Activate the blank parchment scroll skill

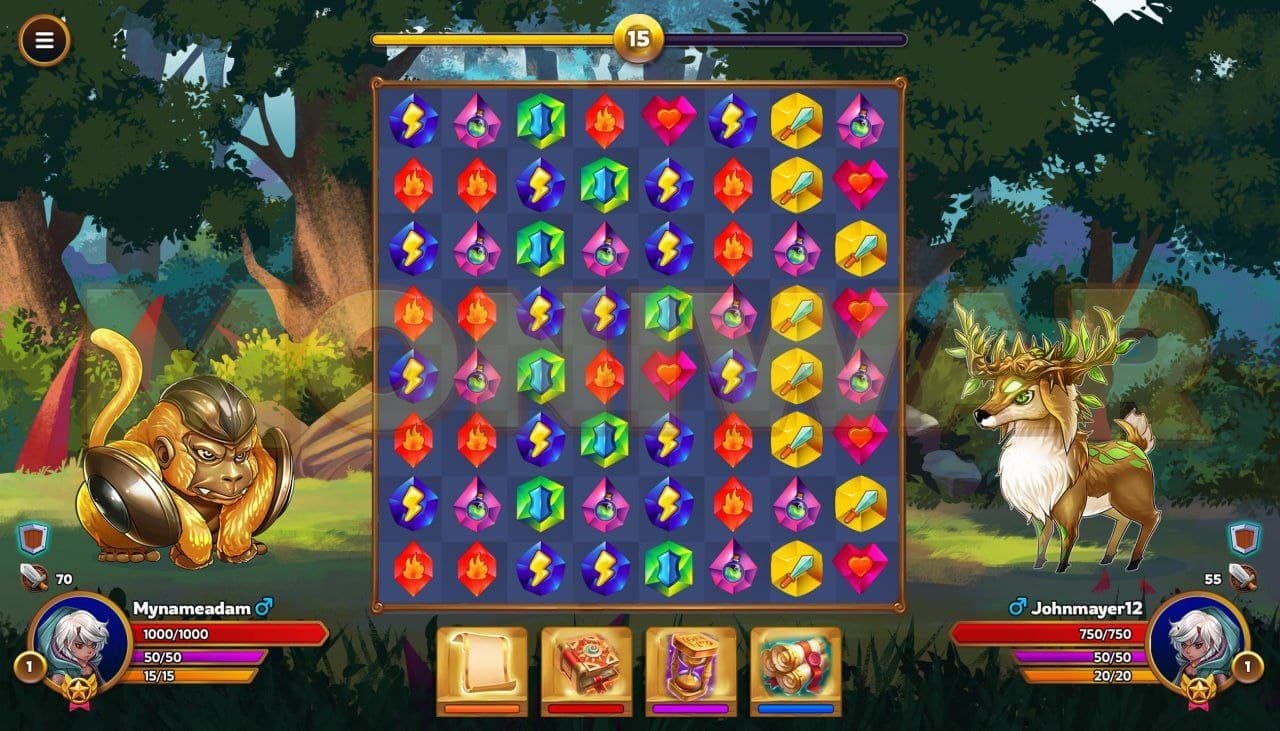tap(482, 665)
